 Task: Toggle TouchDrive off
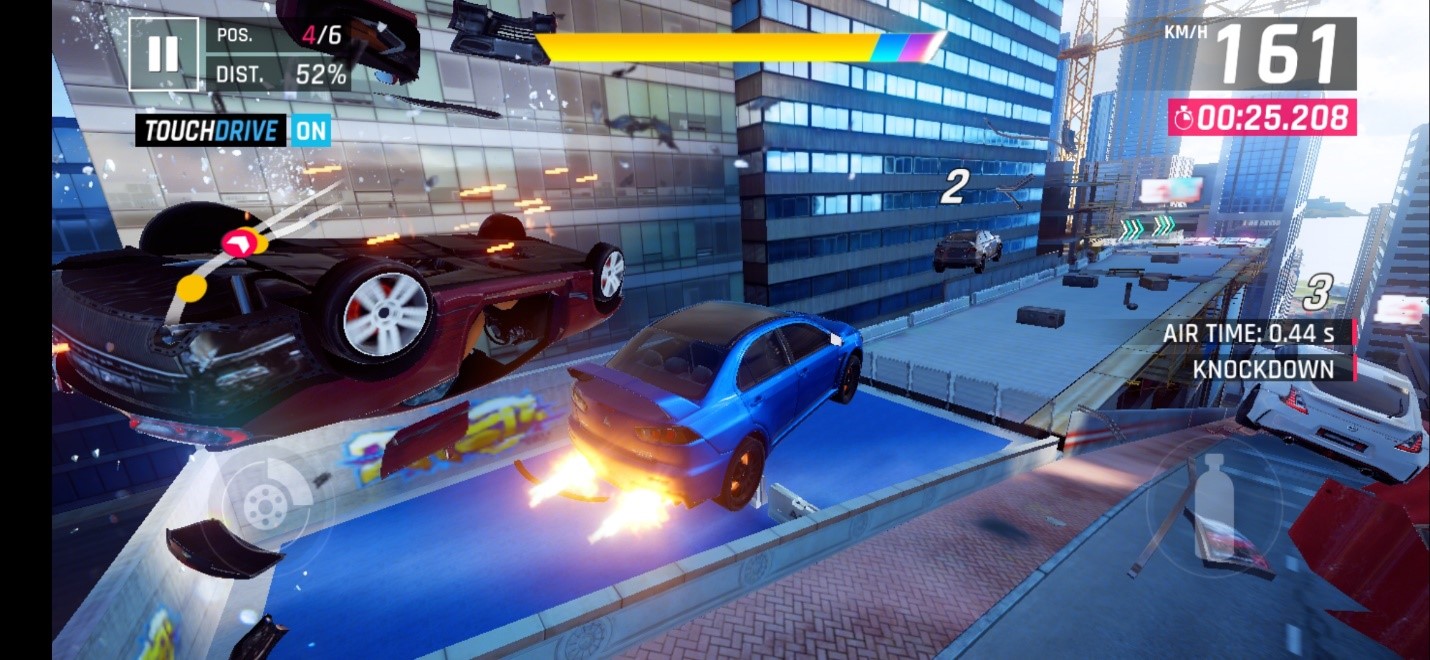(x=311, y=130)
